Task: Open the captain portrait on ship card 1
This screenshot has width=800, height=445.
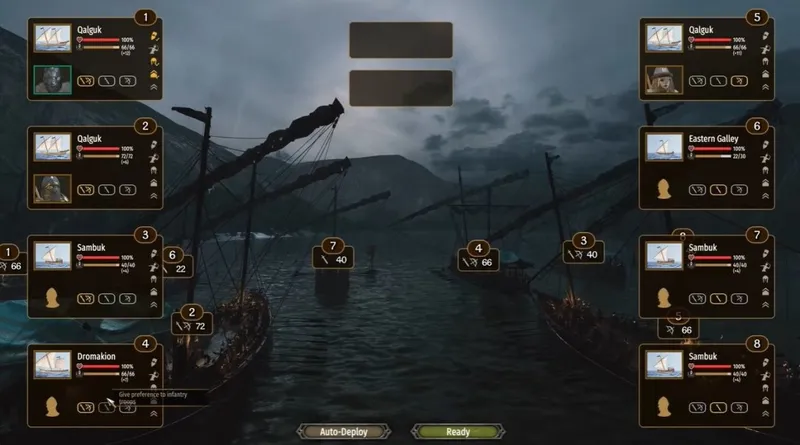Action: click(52, 79)
